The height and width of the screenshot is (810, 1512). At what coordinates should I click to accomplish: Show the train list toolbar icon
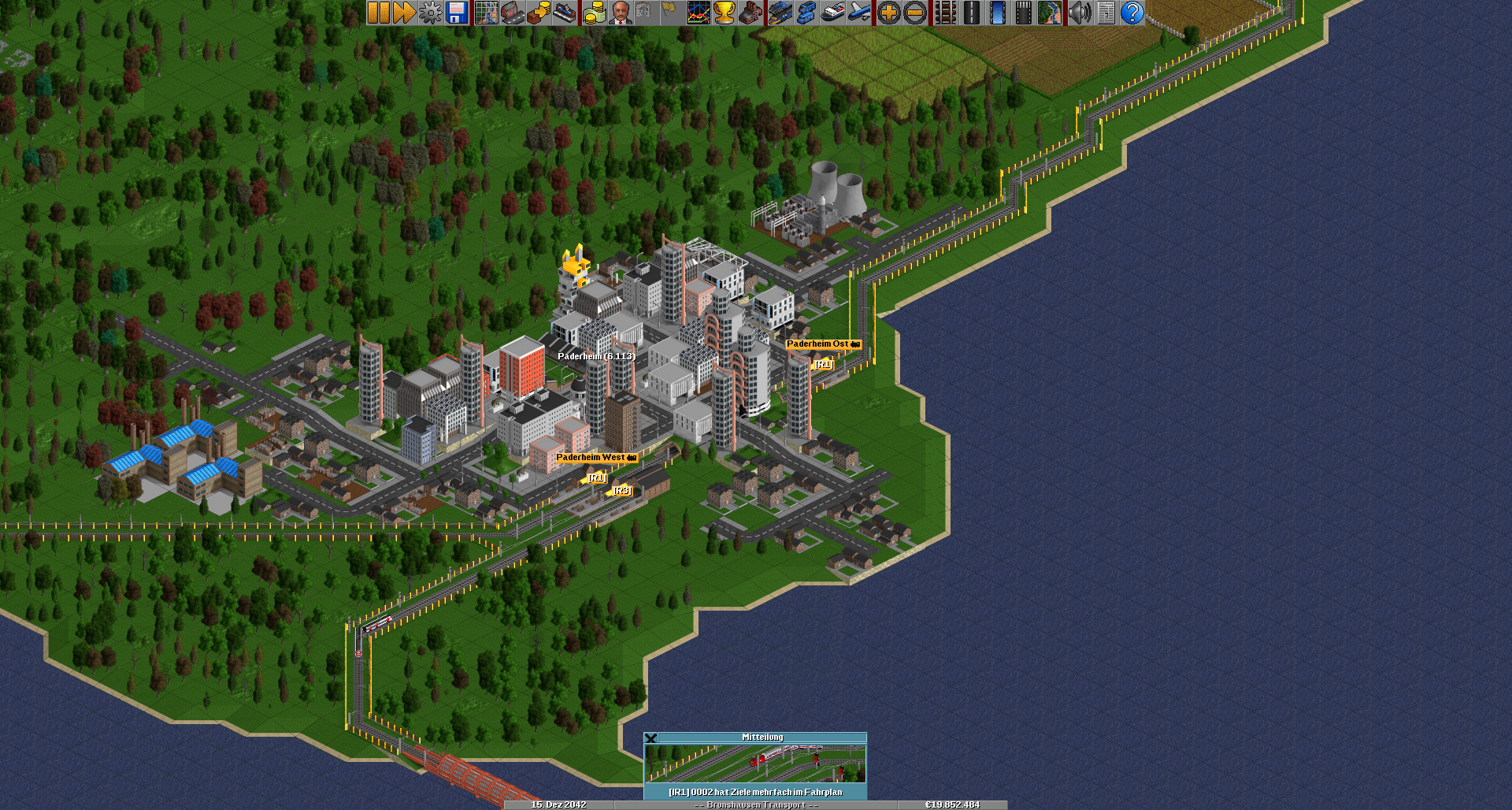[780, 13]
